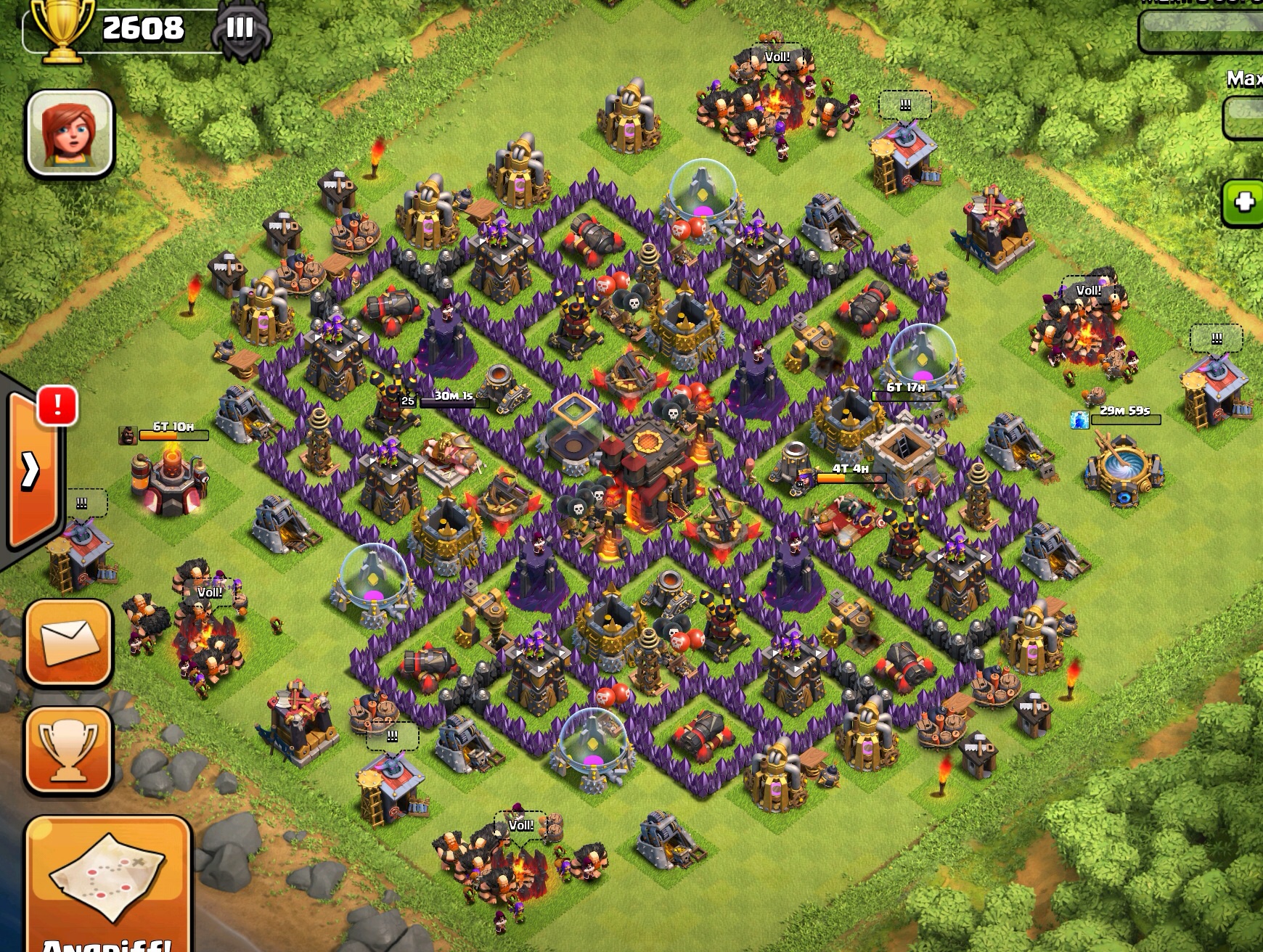This screenshot has height=952, width=1263.
Task: Expand the orange side panel arrow
Action: click(32, 470)
